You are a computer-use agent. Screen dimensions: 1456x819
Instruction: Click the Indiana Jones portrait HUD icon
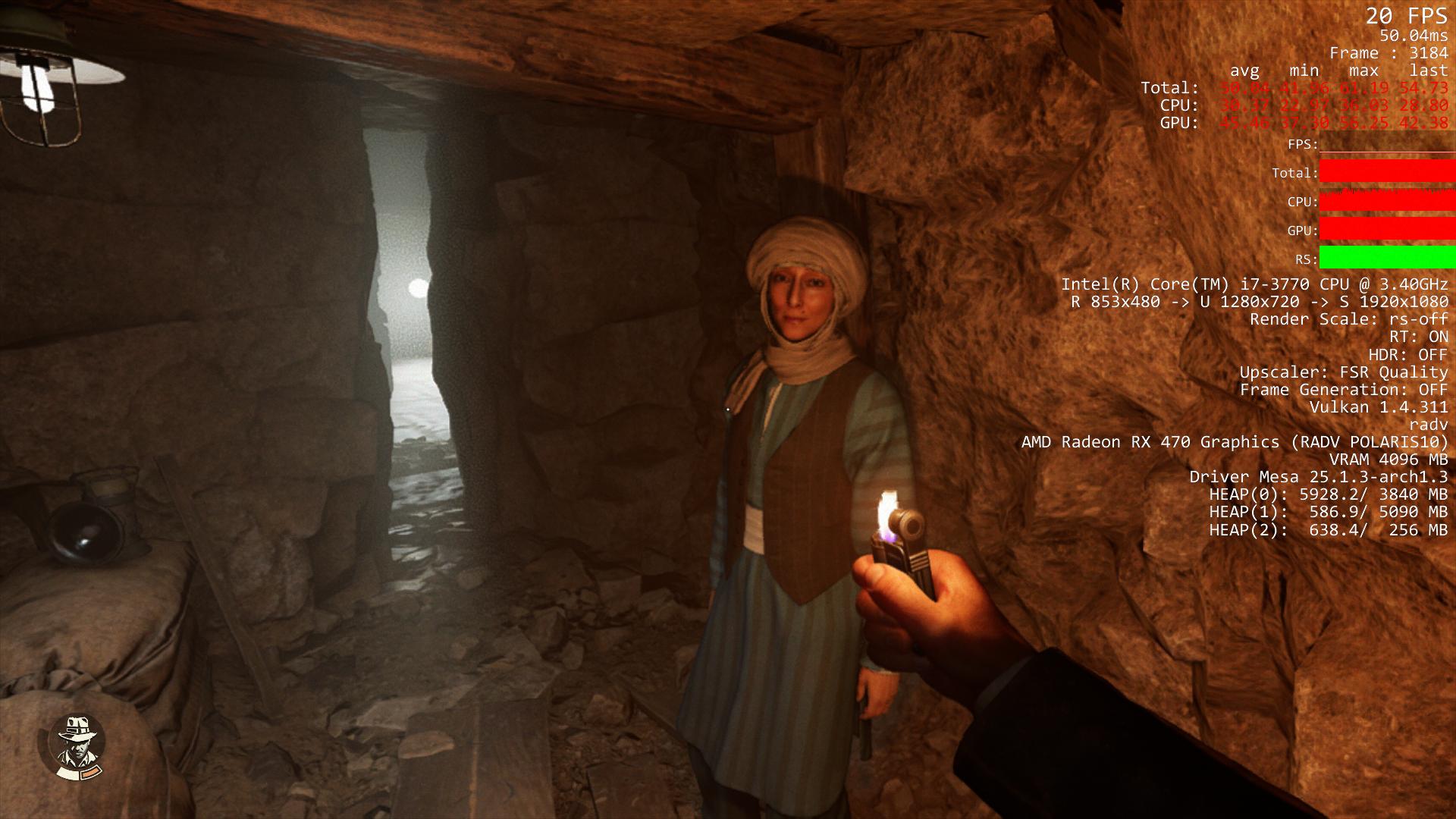click(76, 746)
